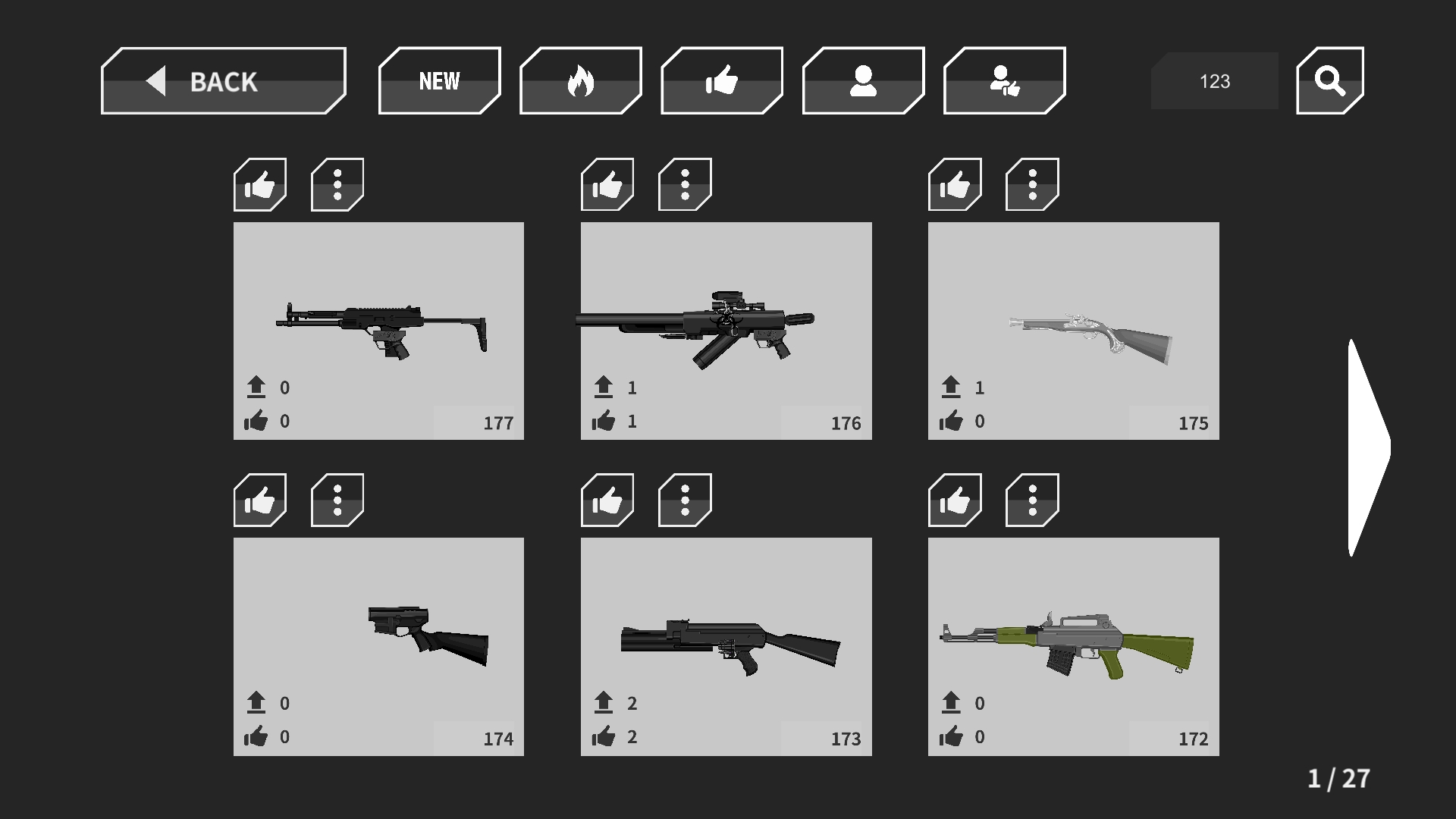Open options menu for the flintlock item
1456x819 pixels.
(1031, 184)
